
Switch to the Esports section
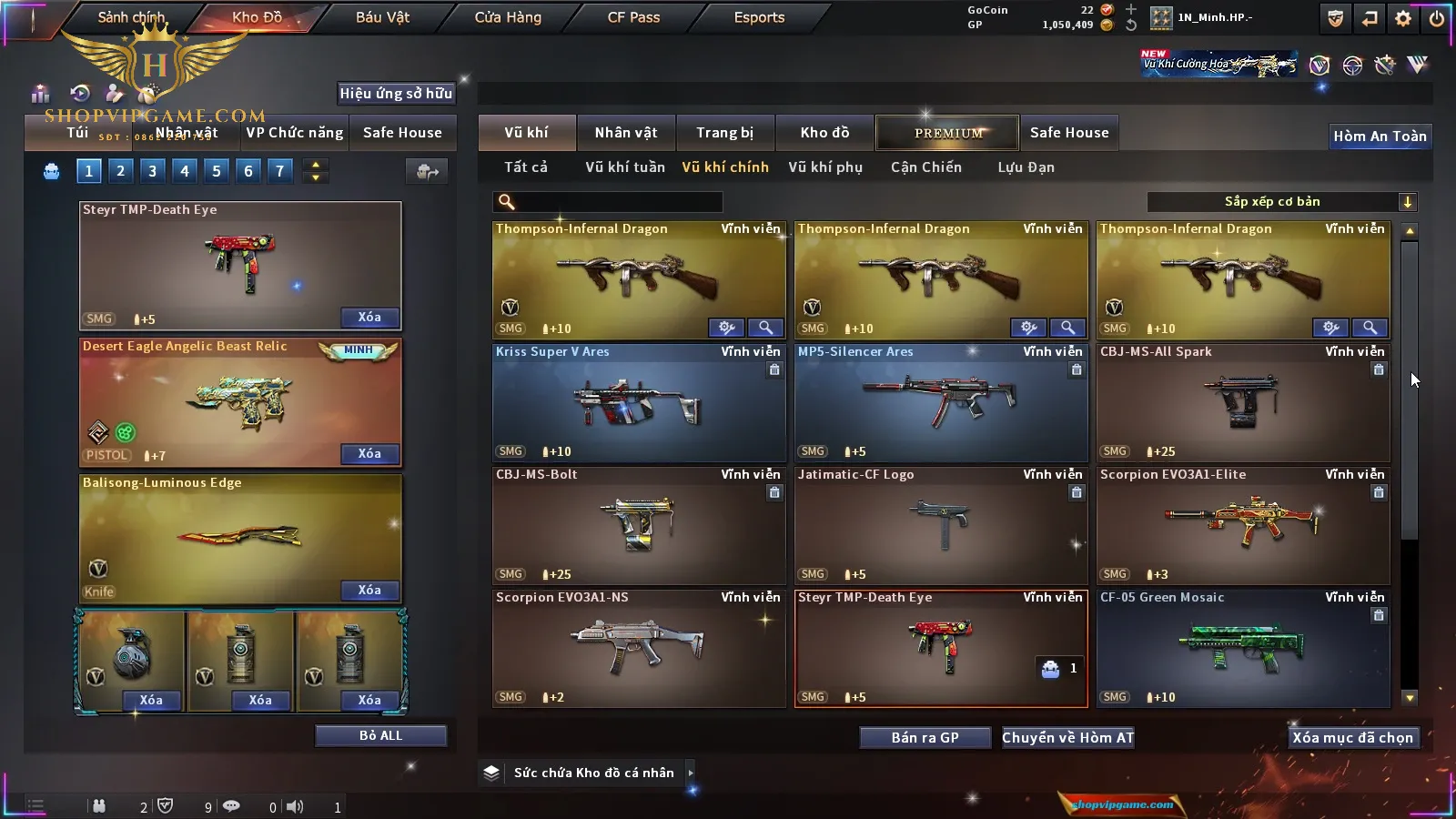[x=759, y=17]
